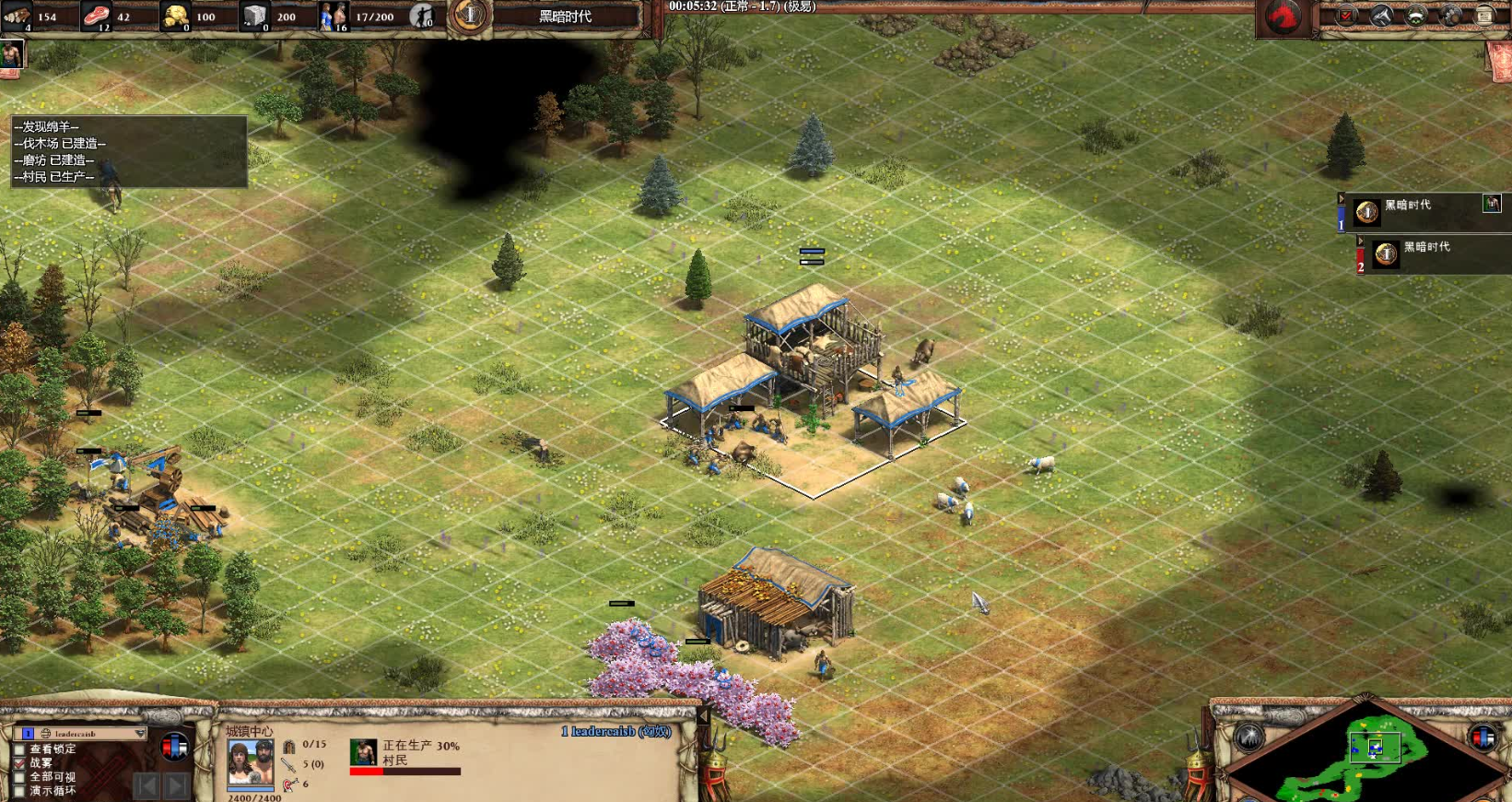Click inside the minimap

[1365, 756]
